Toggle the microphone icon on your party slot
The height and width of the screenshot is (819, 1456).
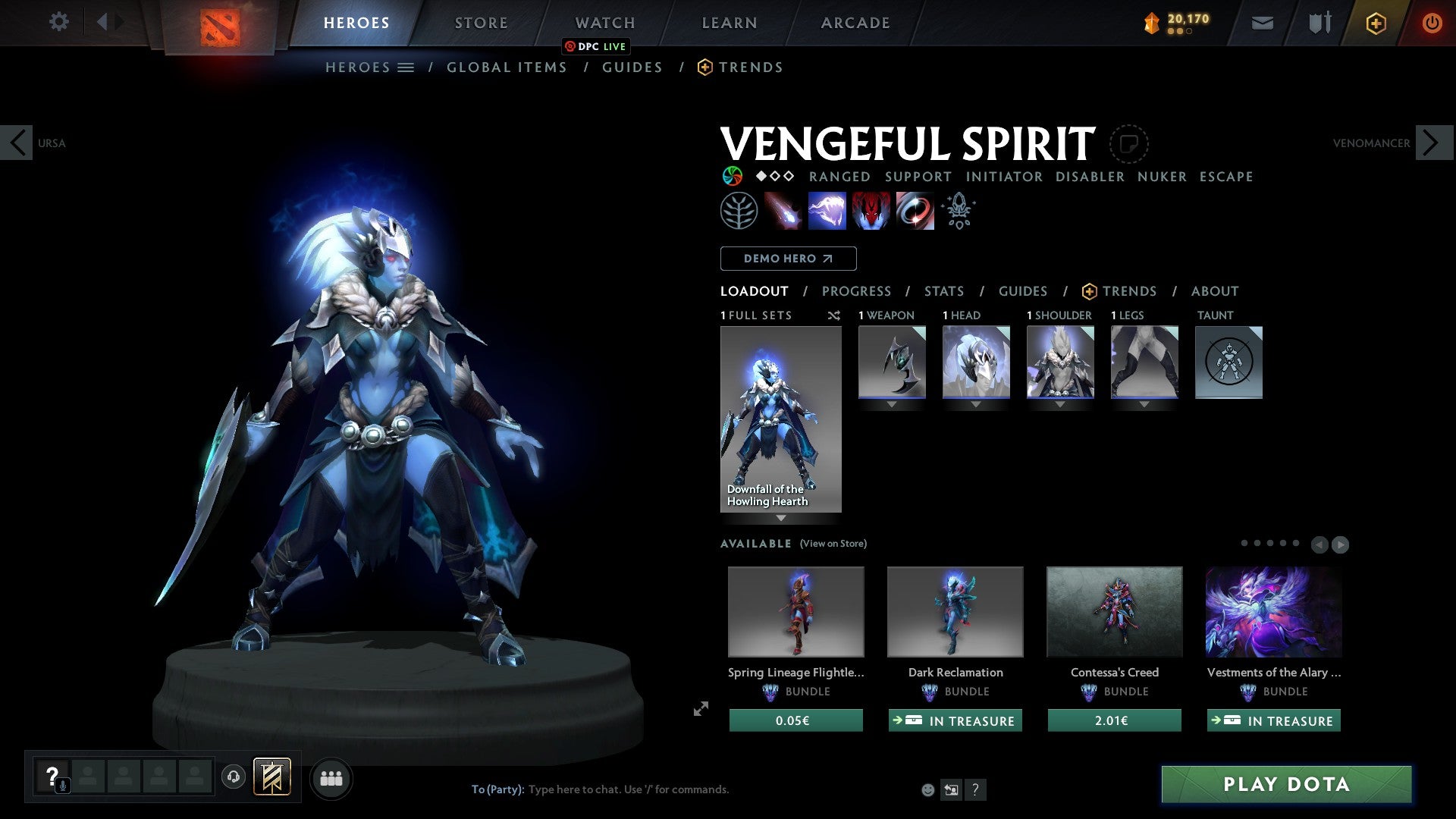click(x=62, y=786)
